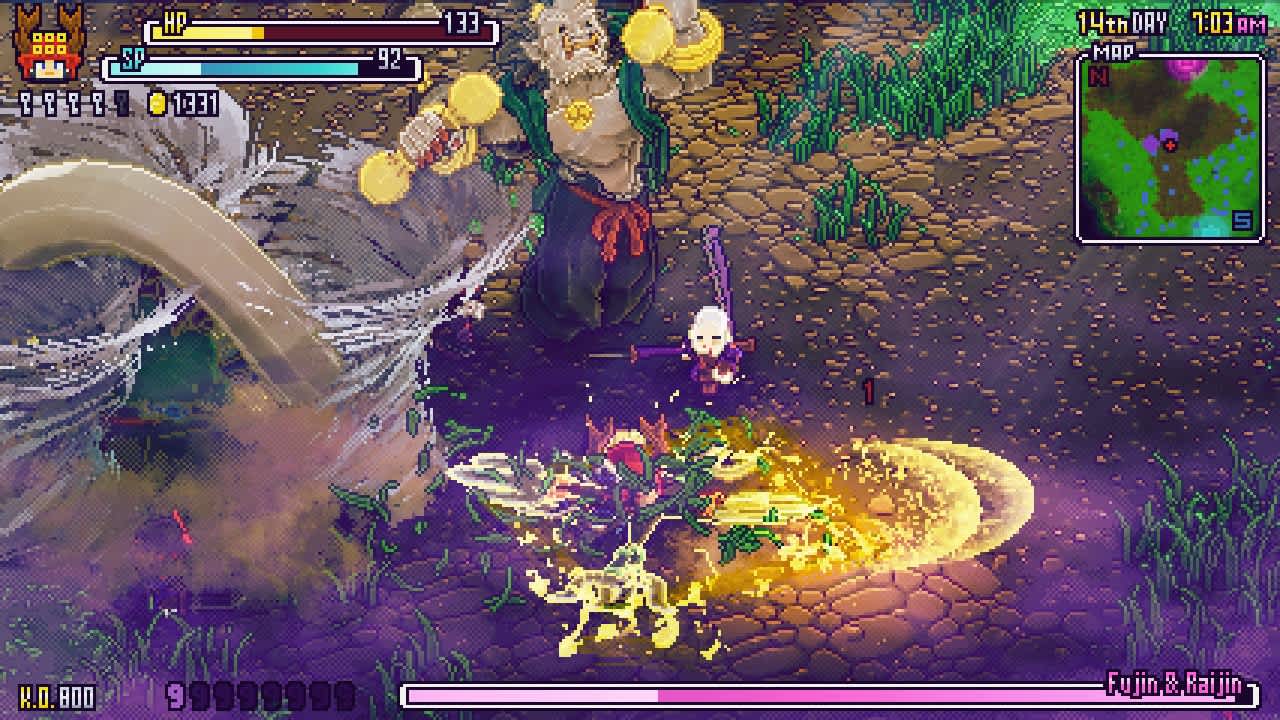Click the red cross player marker on the minimap
The image size is (1280, 720).
pyautogui.click(x=1170, y=145)
